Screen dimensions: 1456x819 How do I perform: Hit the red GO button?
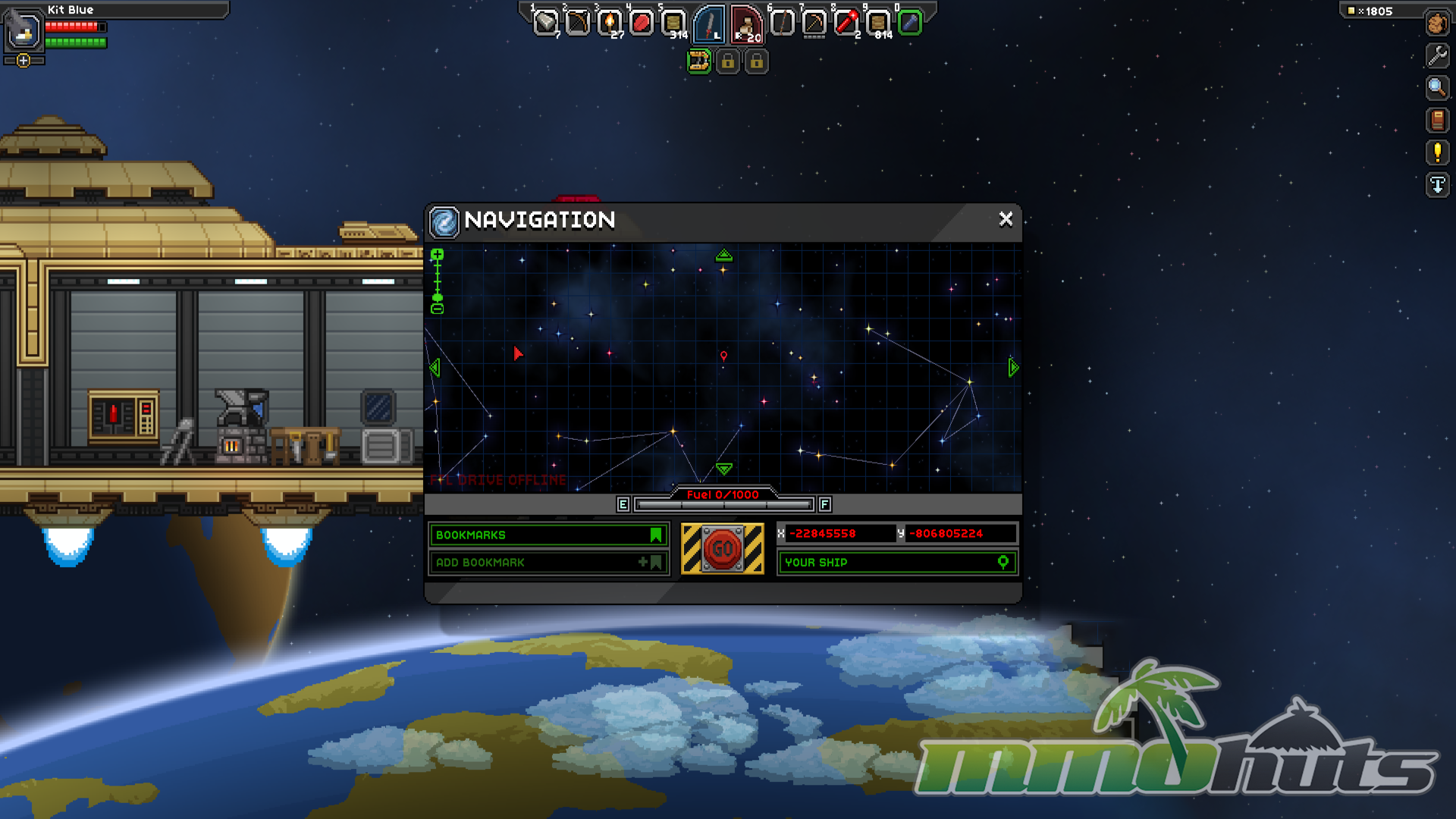click(x=722, y=548)
